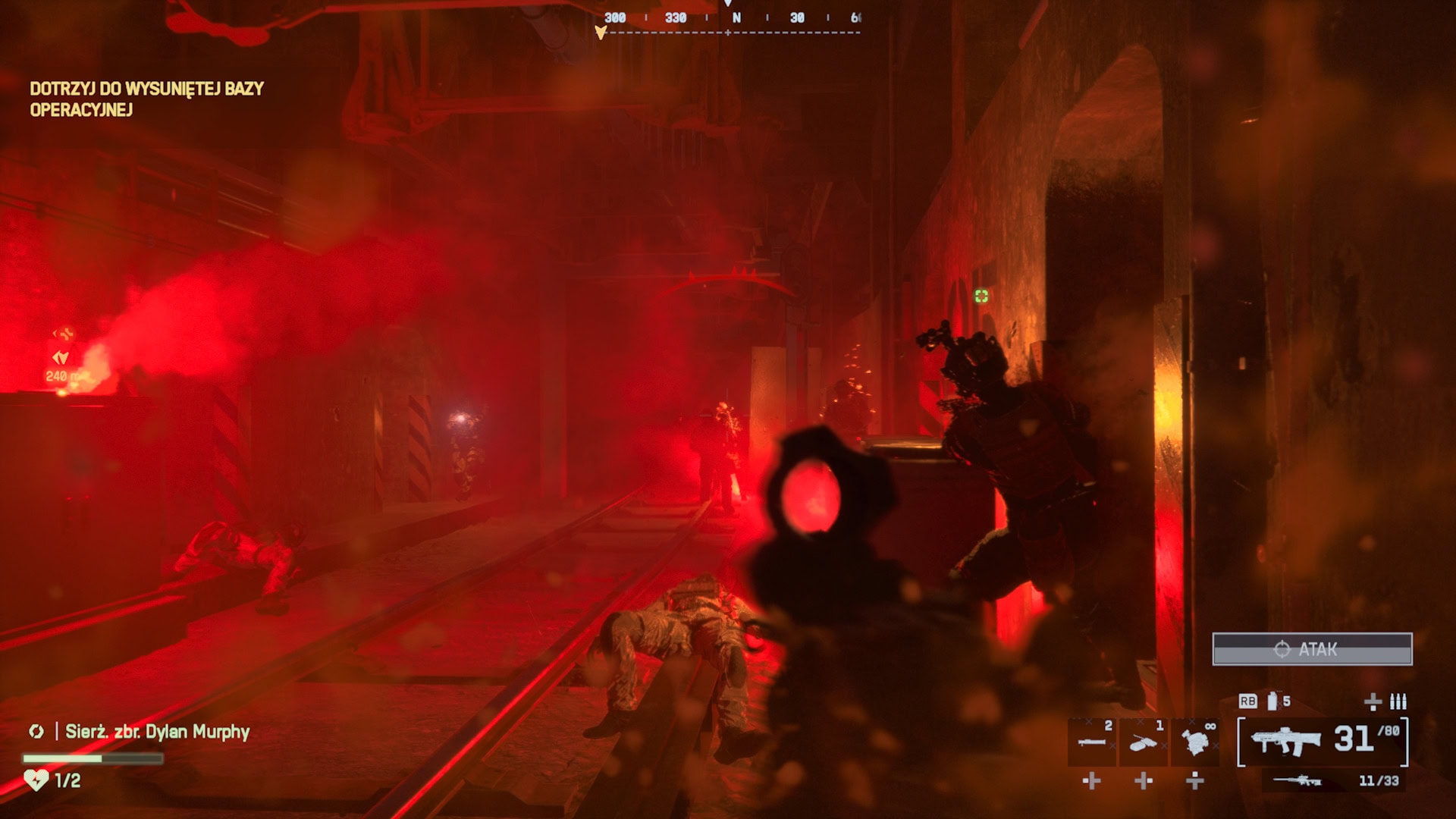This screenshot has width=1456, height=819.
Task: Click the stim canister icon showing 5
Action: pyautogui.click(x=1273, y=701)
